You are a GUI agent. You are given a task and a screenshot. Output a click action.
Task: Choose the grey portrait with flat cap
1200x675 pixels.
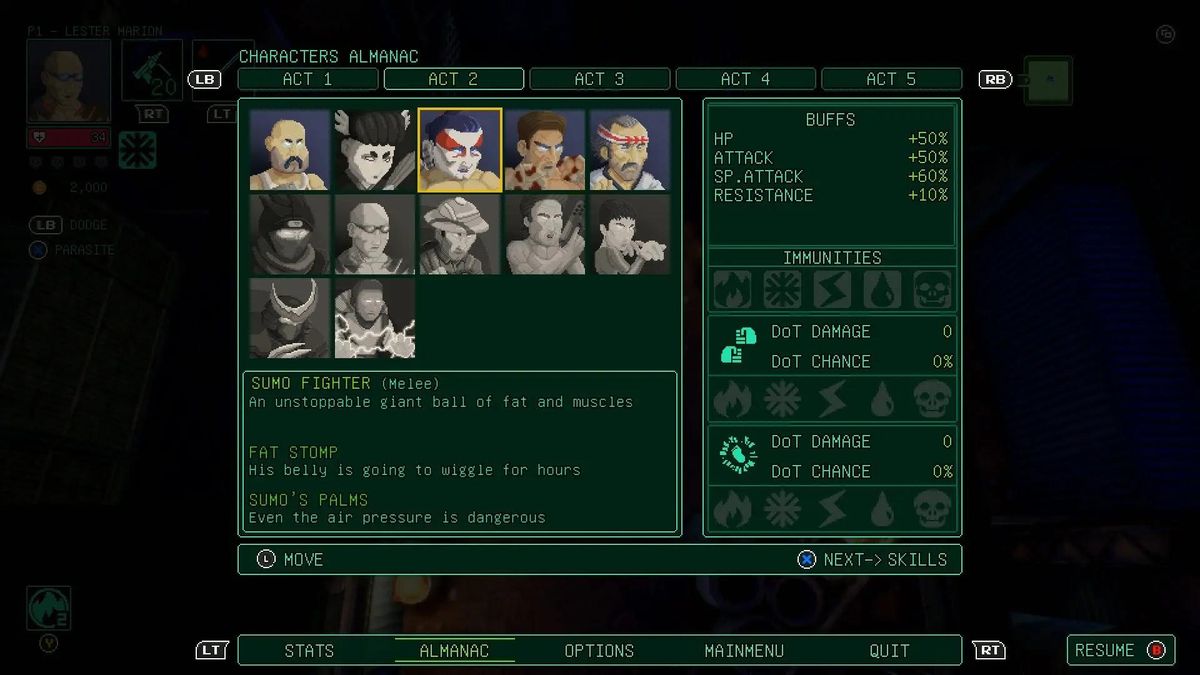click(460, 234)
